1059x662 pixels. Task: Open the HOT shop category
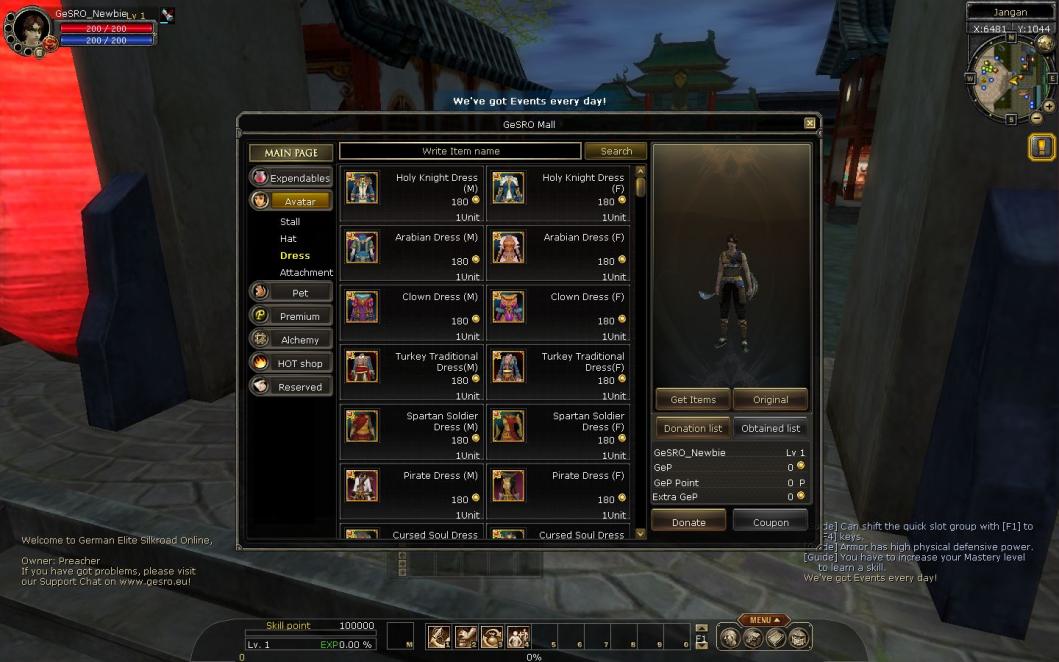pyautogui.click(x=291, y=363)
